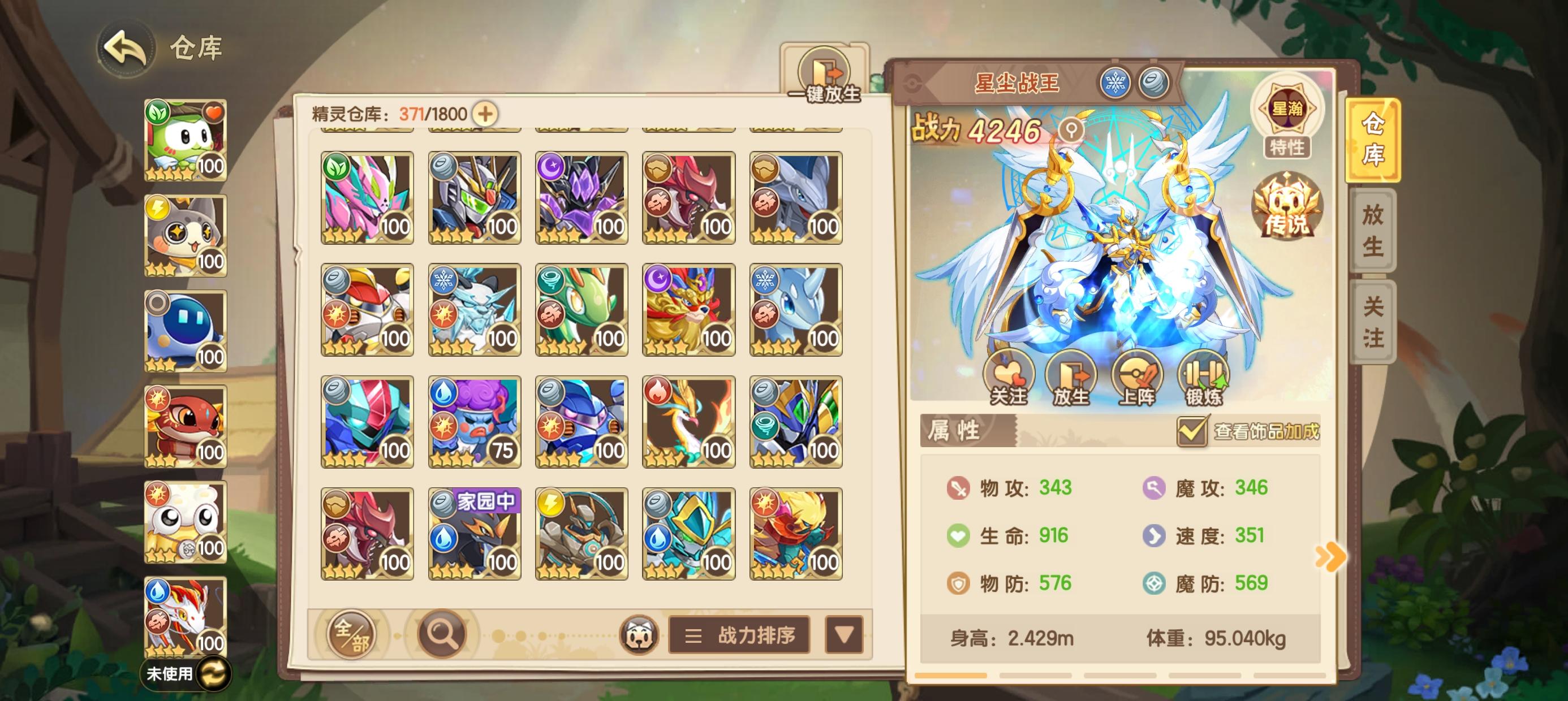Click the 传说 legend rank badge
Screen dimensions: 1568x701
[1289, 210]
